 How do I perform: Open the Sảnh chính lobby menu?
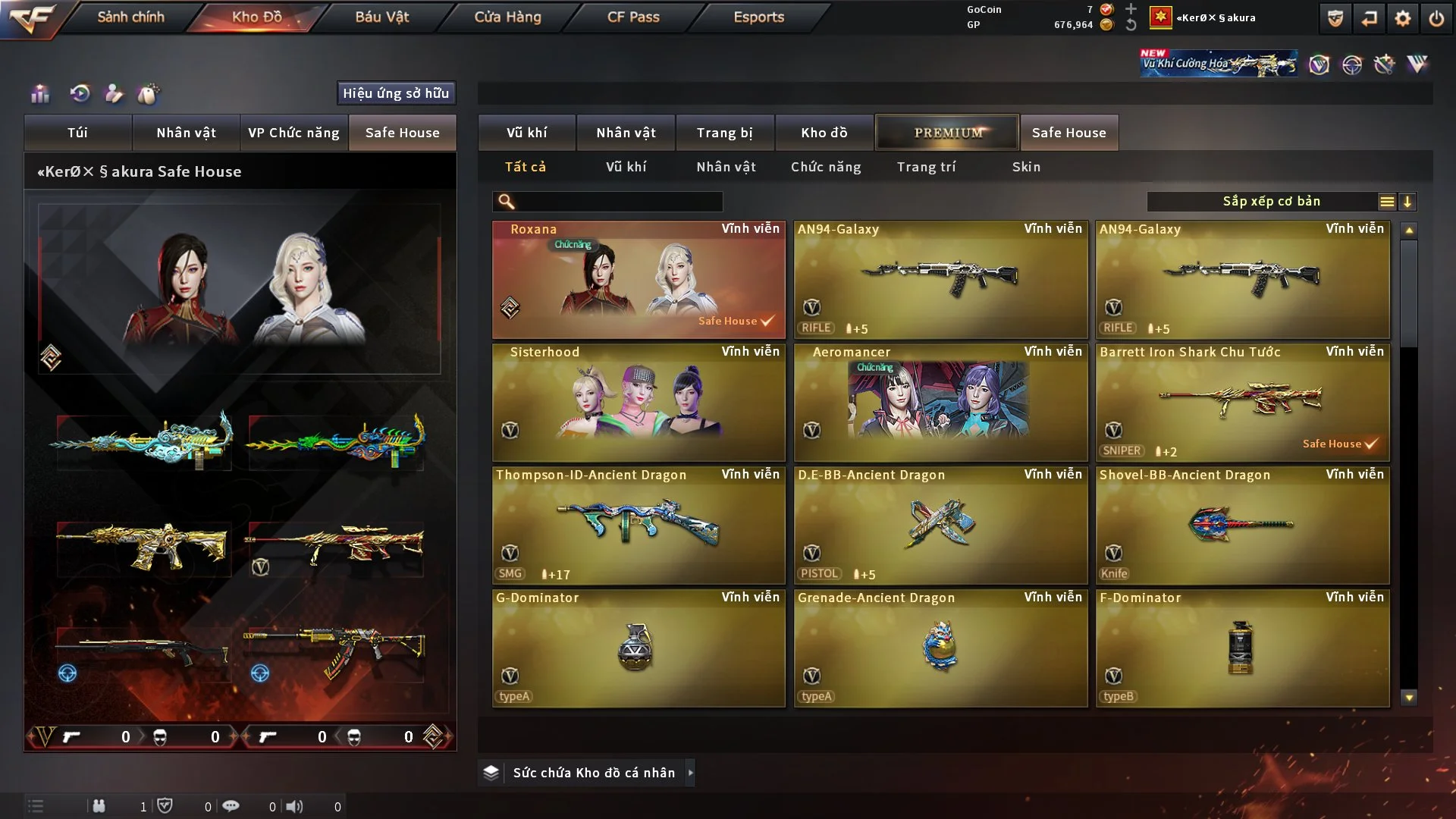coord(130,17)
